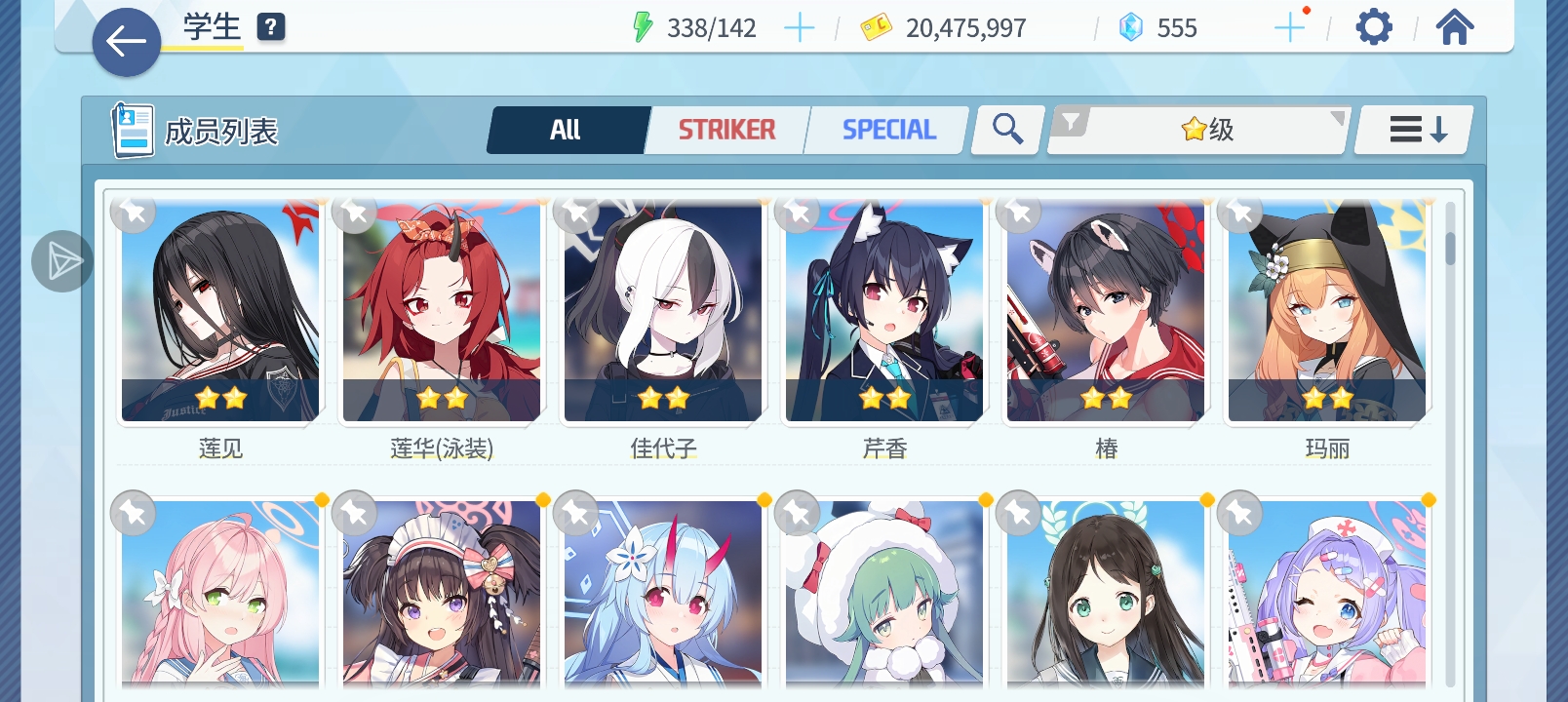1568x702 pixels.
Task: Expand the left side arrow panel
Action: tap(61, 261)
